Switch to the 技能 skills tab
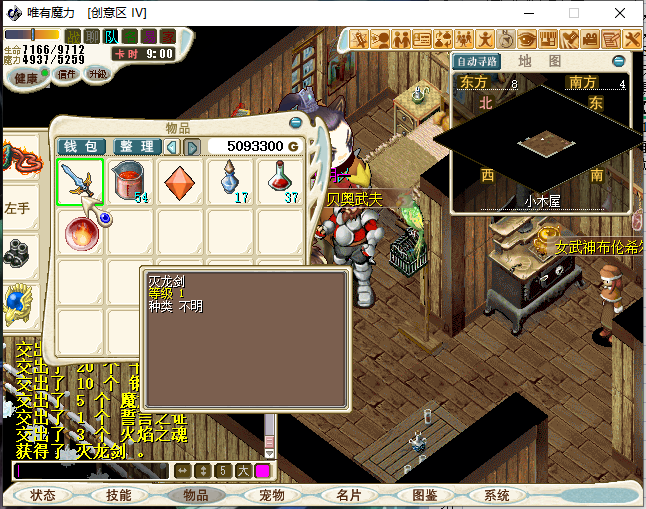 point(118,495)
